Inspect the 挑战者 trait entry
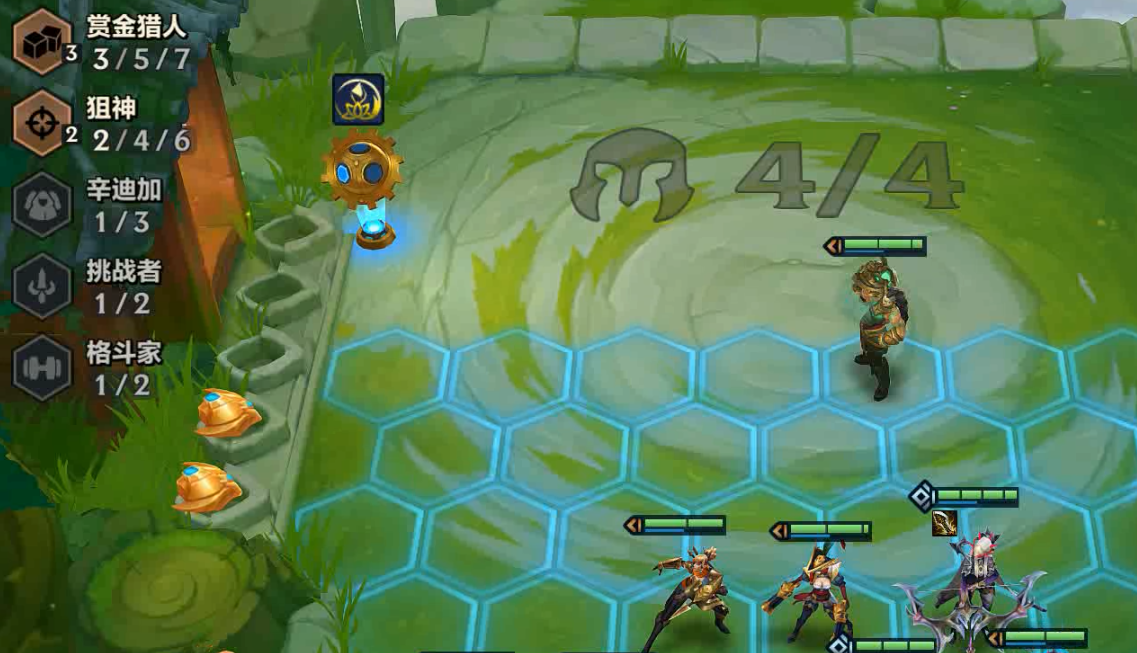 point(42,286)
